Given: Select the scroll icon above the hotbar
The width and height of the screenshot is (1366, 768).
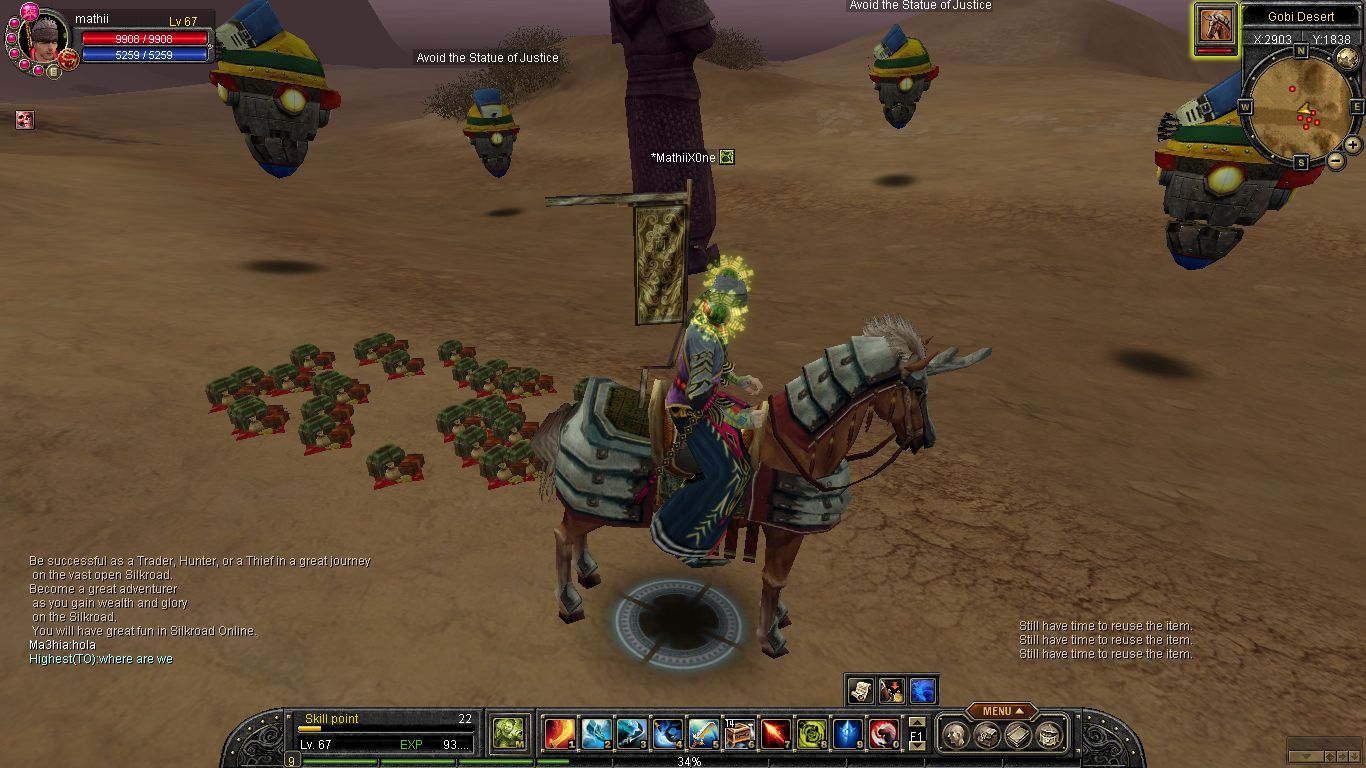Looking at the screenshot, I should coord(861,690).
